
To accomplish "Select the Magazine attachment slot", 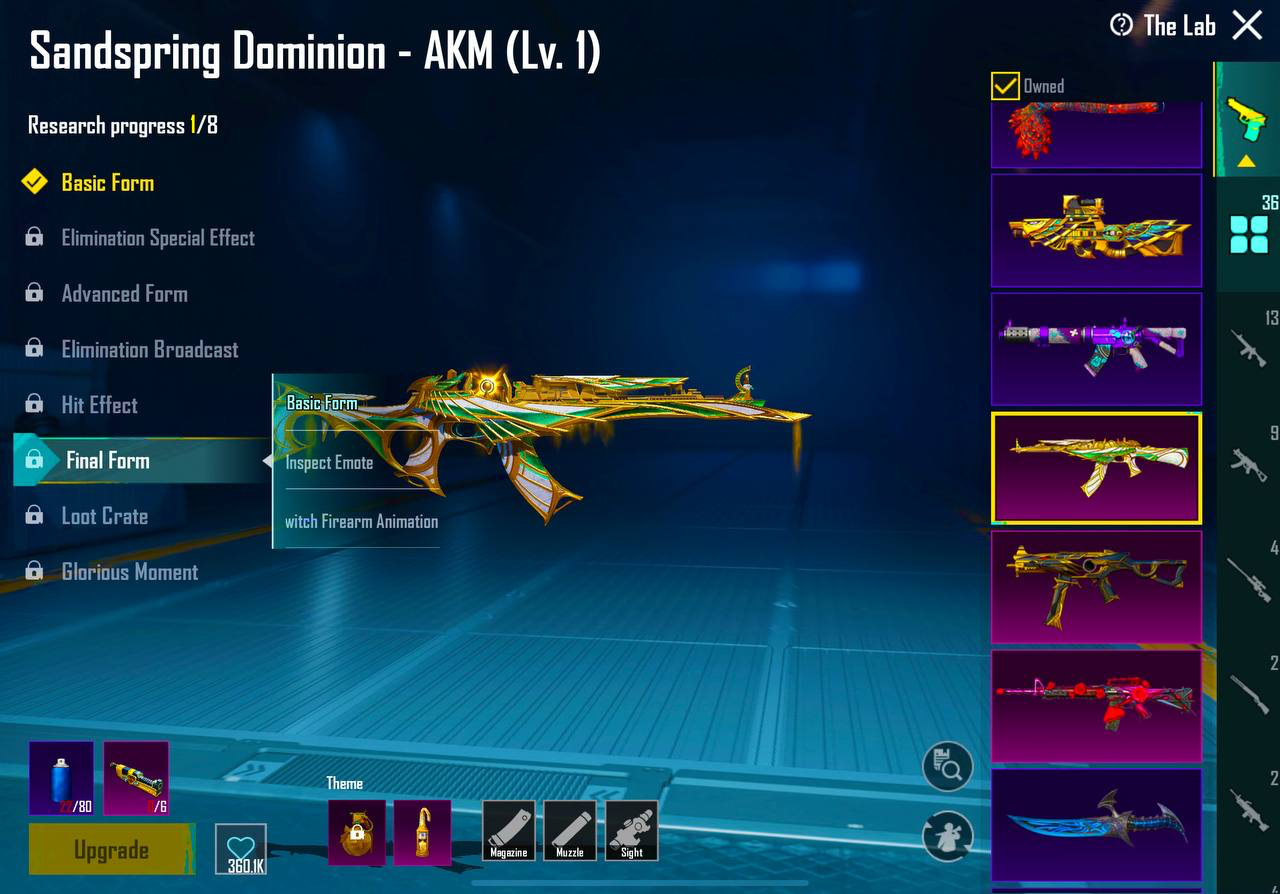I will point(510,830).
